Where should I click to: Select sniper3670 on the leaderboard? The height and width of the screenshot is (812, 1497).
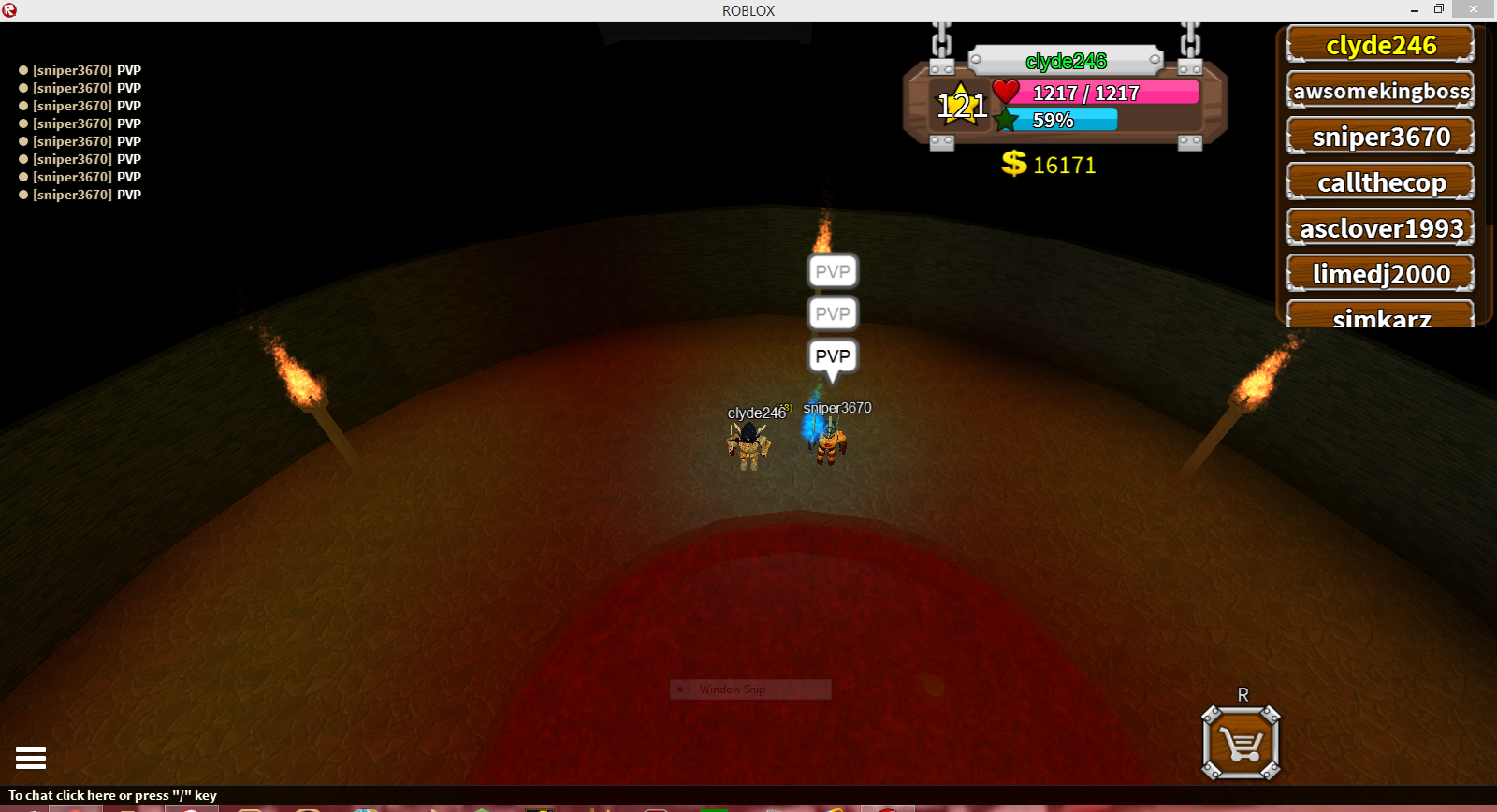[1379, 136]
